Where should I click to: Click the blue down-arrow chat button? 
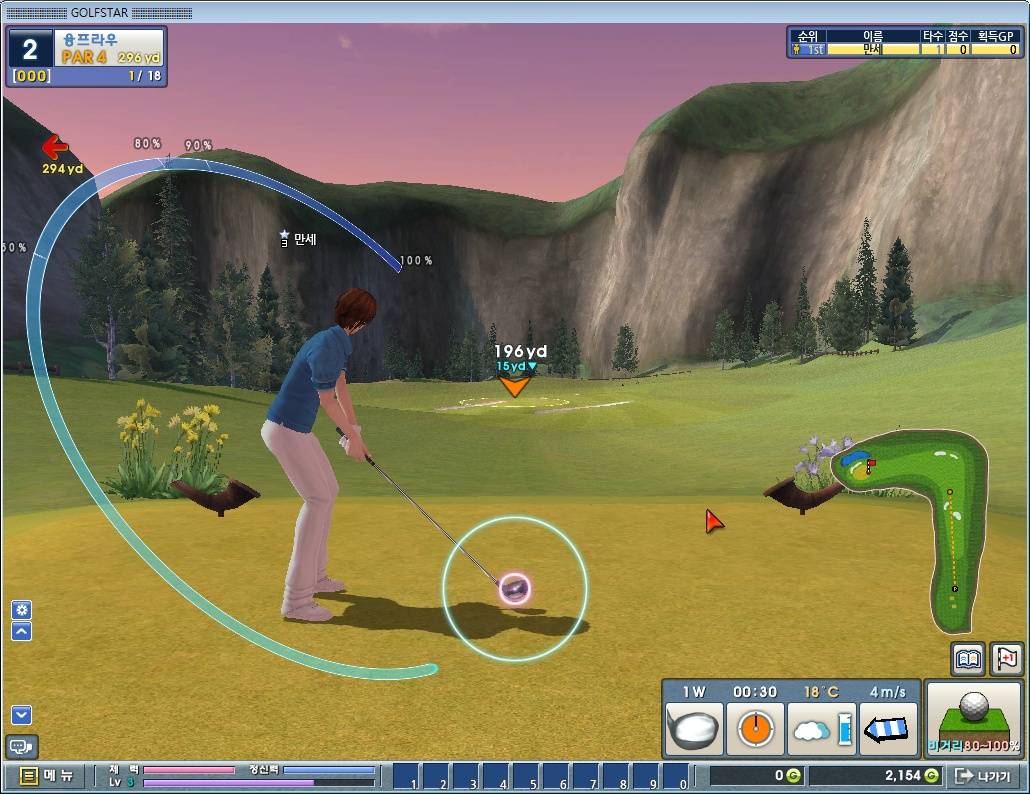click(x=21, y=714)
